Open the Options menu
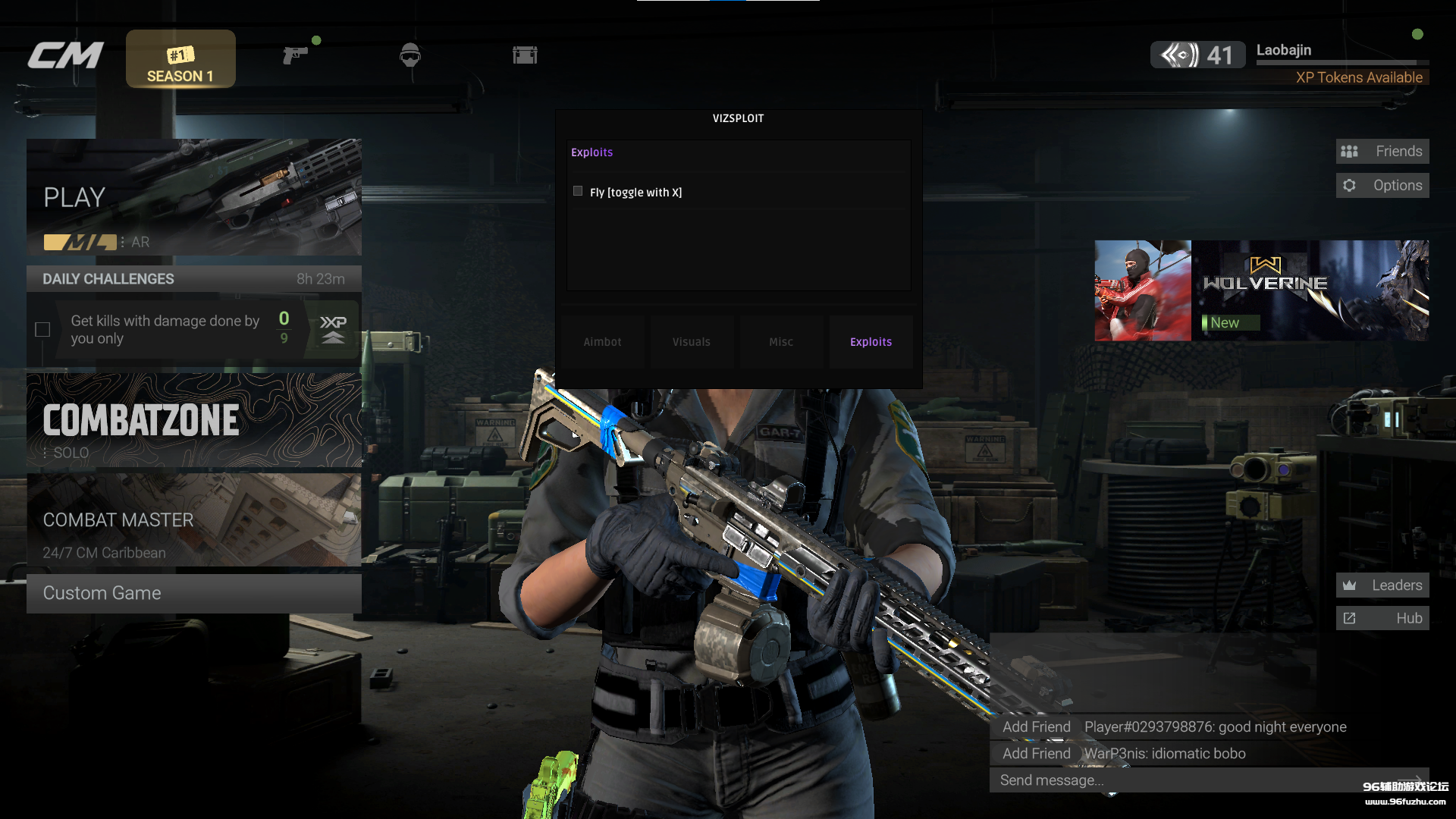Viewport: 1456px width, 819px height. coord(1382,186)
